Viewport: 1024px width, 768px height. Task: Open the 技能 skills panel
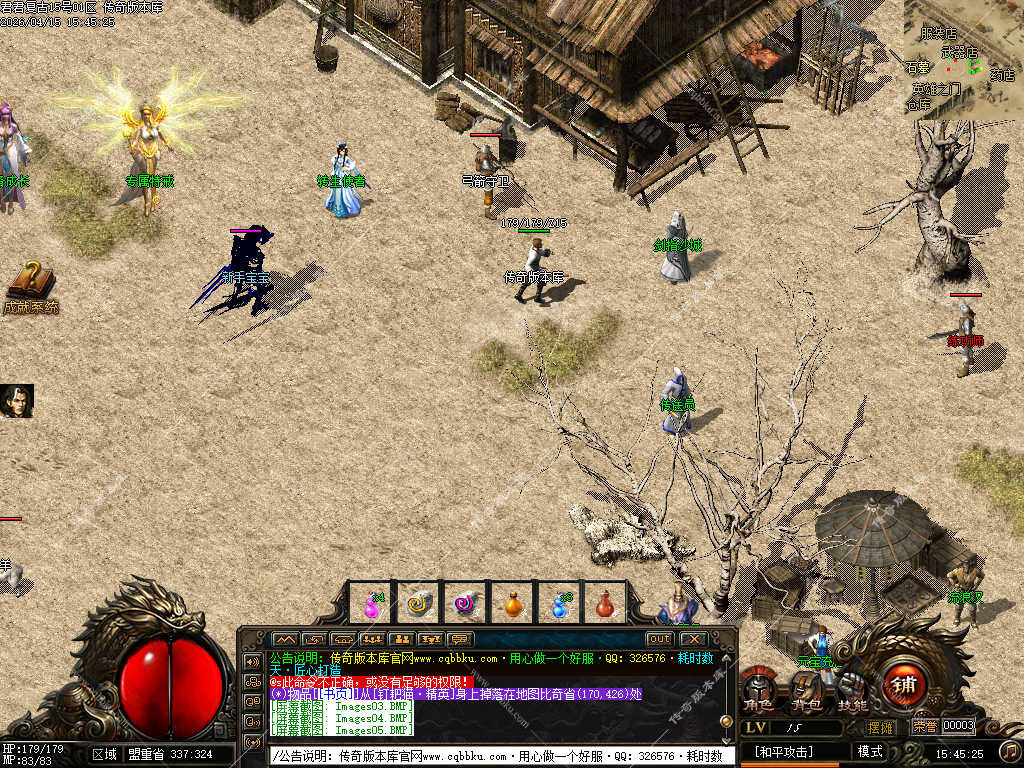coord(853,690)
